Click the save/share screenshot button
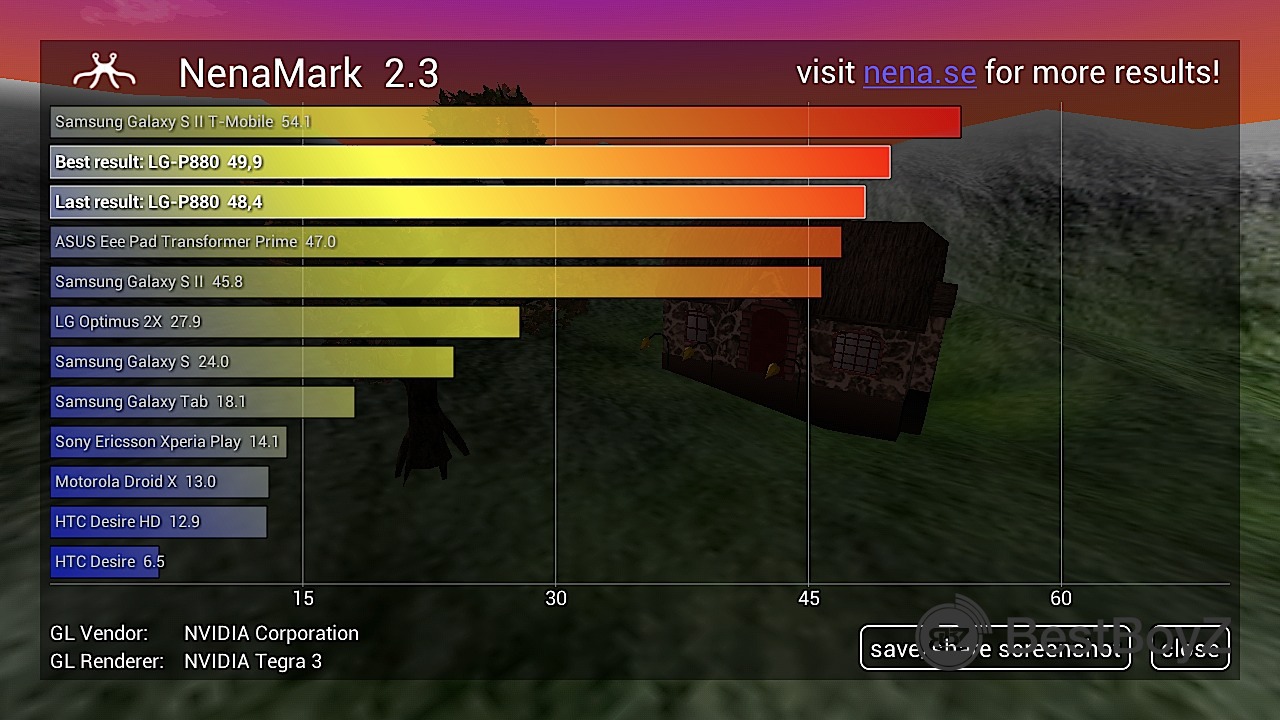Screen dimensions: 1280x720 coord(994,648)
